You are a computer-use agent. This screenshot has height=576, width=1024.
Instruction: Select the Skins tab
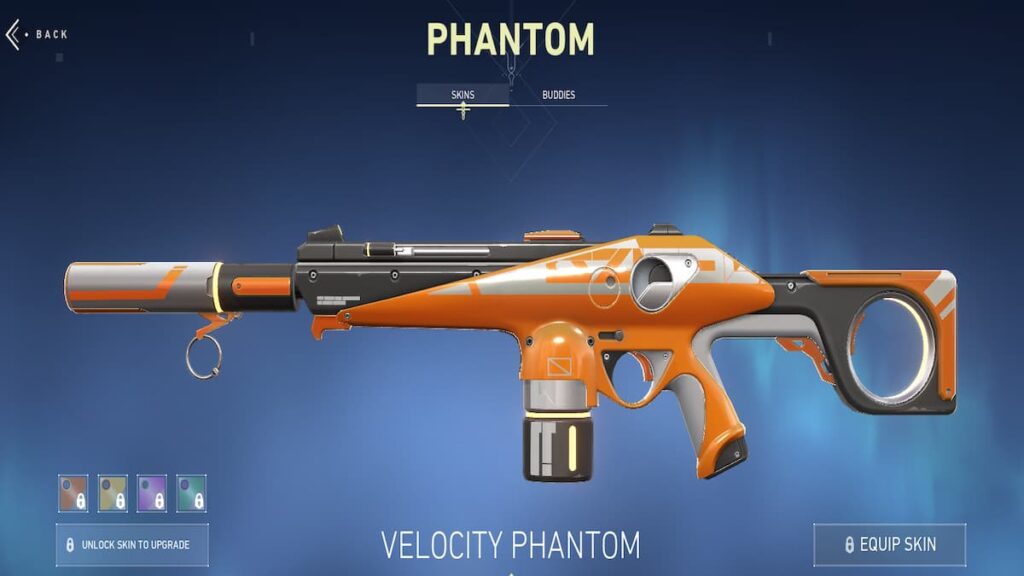[462, 96]
